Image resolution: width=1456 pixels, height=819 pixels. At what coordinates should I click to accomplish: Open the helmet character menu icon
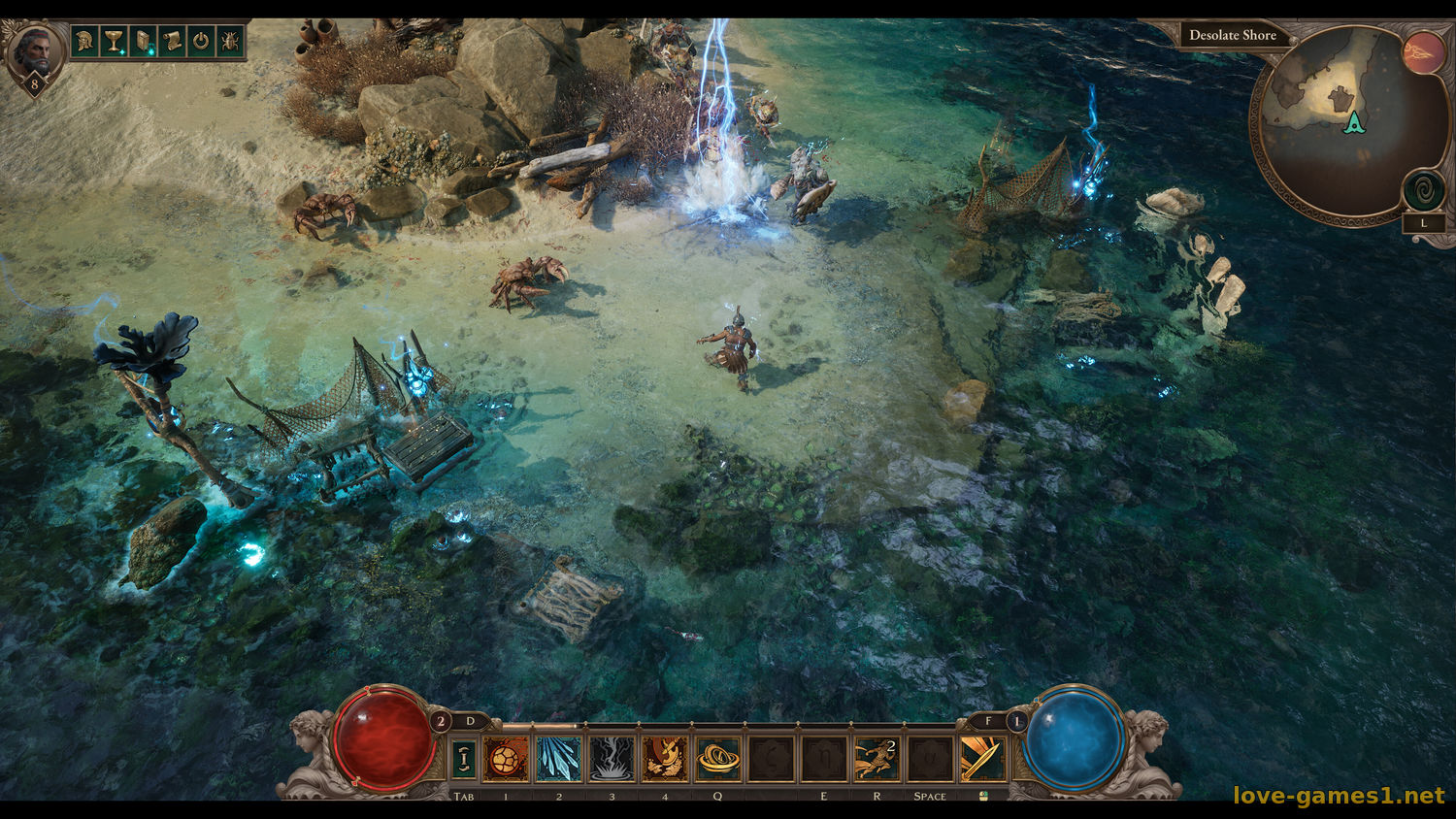[86, 42]
